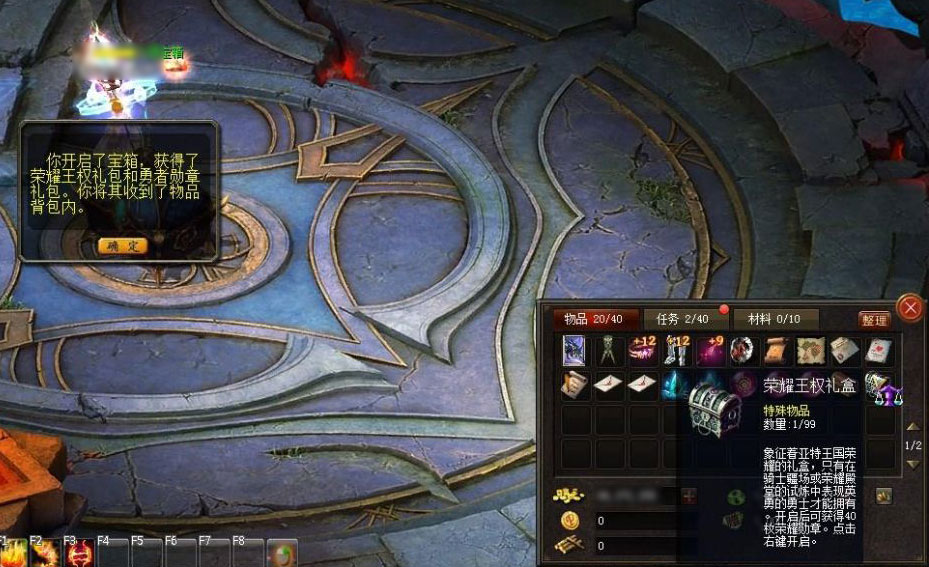The height and width of the screenshot is (567, 929).
Task: Select the pink ring +12 item
Action: pos(643,350)
